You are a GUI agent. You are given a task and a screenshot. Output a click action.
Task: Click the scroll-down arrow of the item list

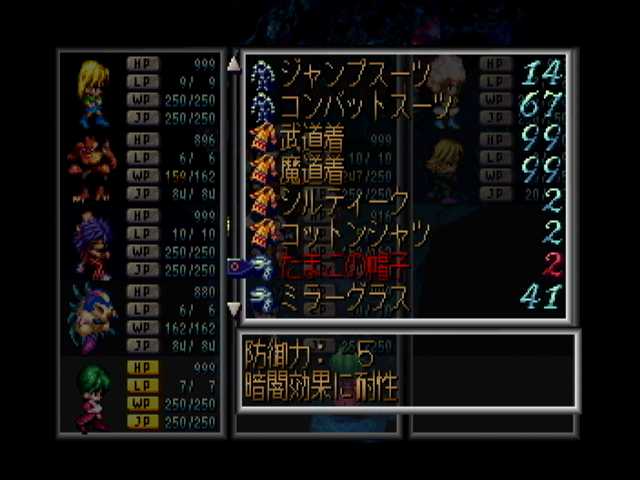234,309
